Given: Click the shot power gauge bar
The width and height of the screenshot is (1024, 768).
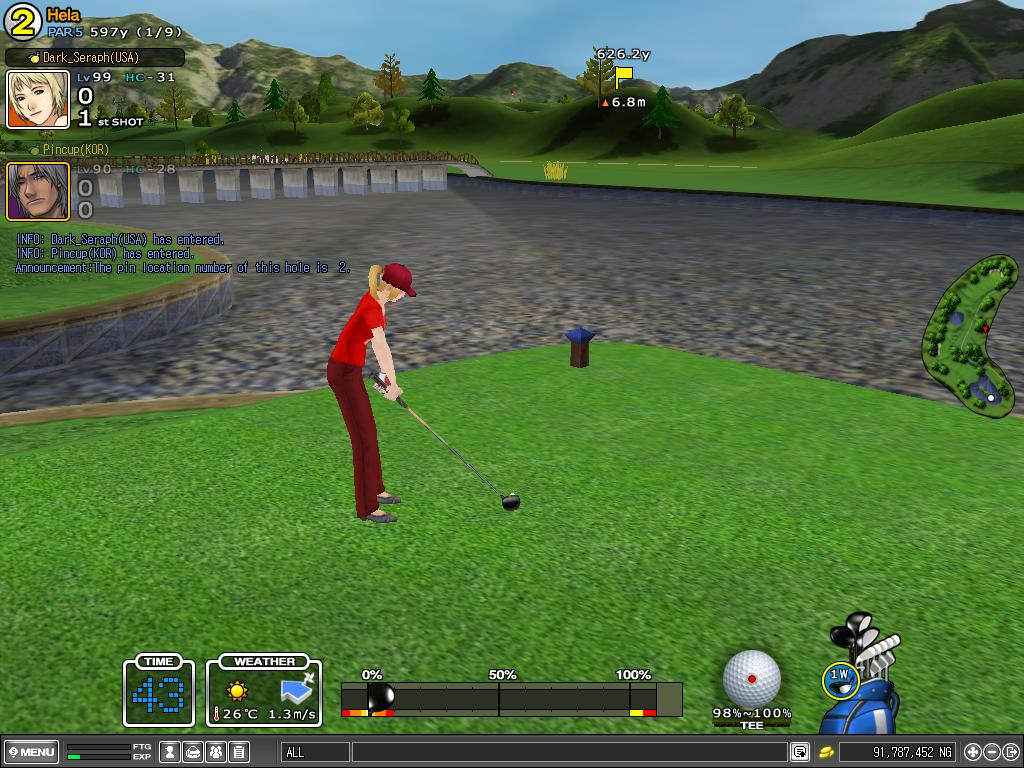Looking at the screenshot, I should (x=511, y=697).
